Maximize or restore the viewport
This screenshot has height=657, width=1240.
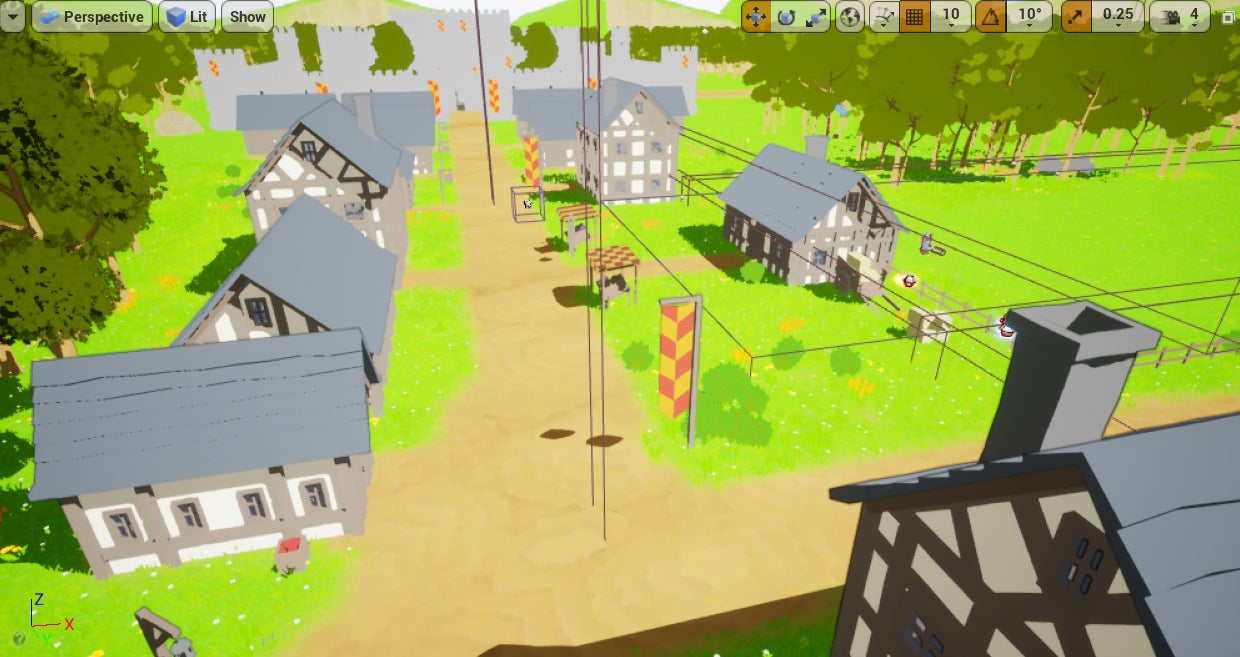coord(1228,16)
